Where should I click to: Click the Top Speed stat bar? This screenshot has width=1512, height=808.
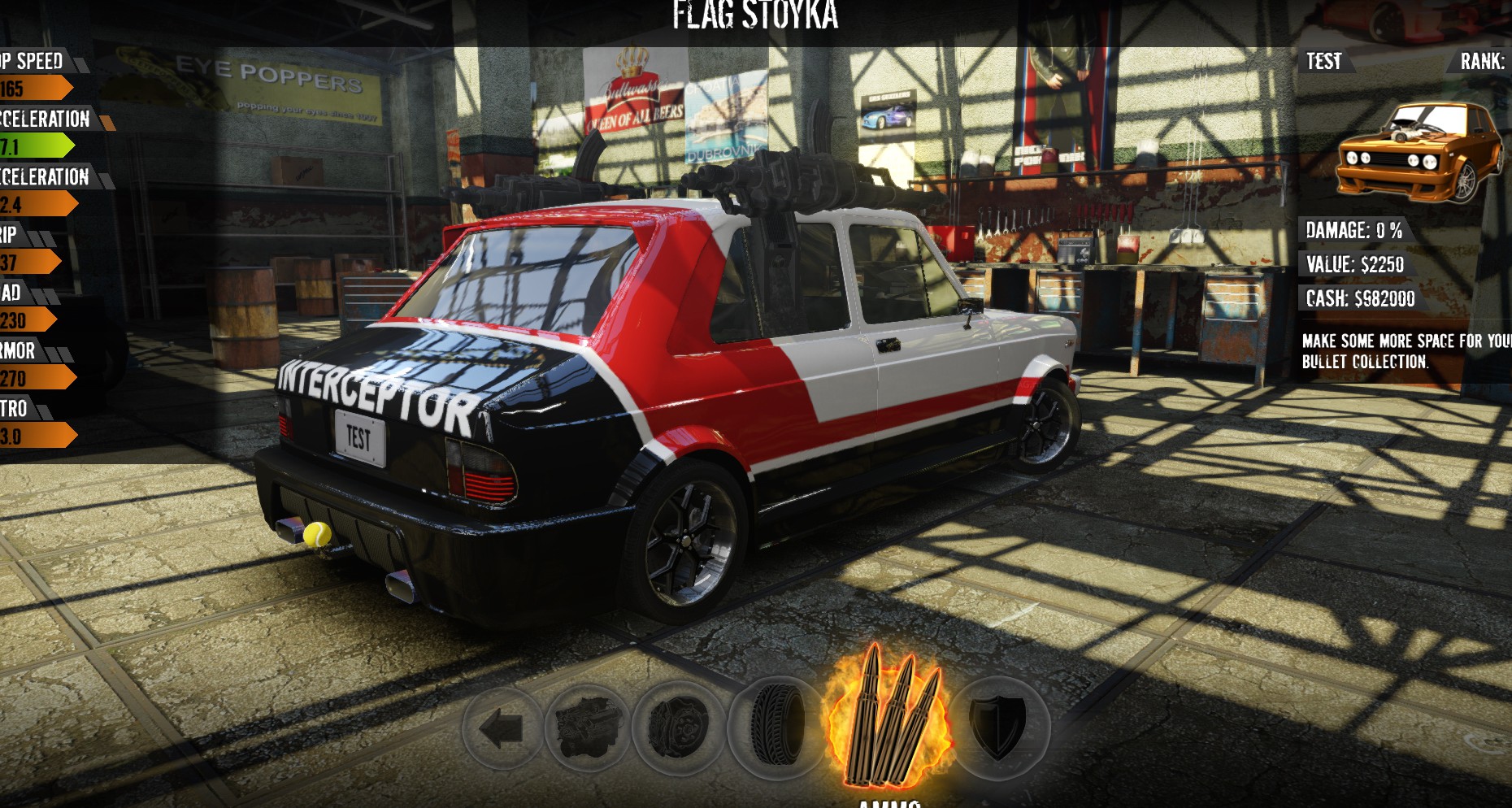coord(33,84)
